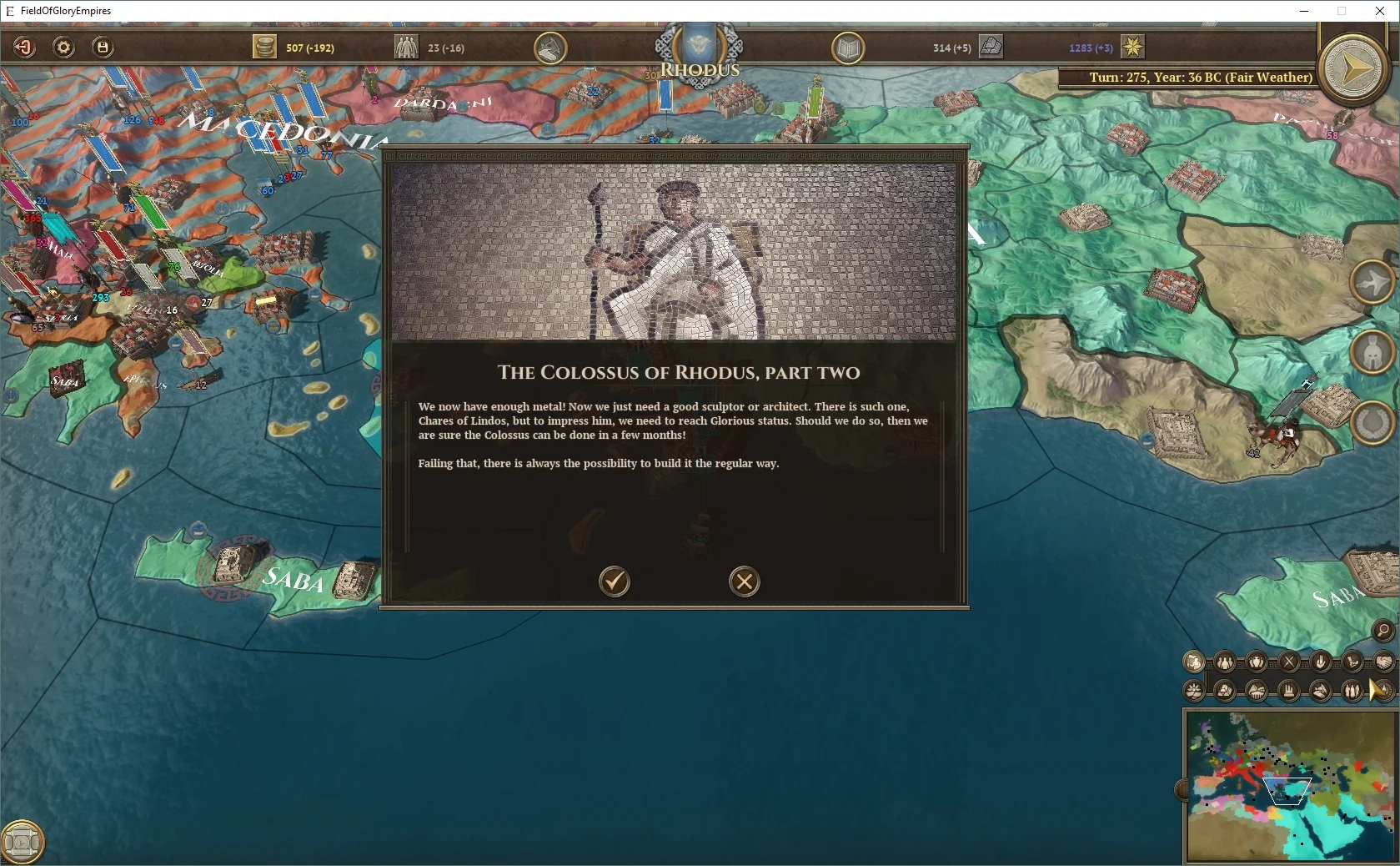Click the amphora trade goods filter
The image size is (1400, 866).
1255,663
